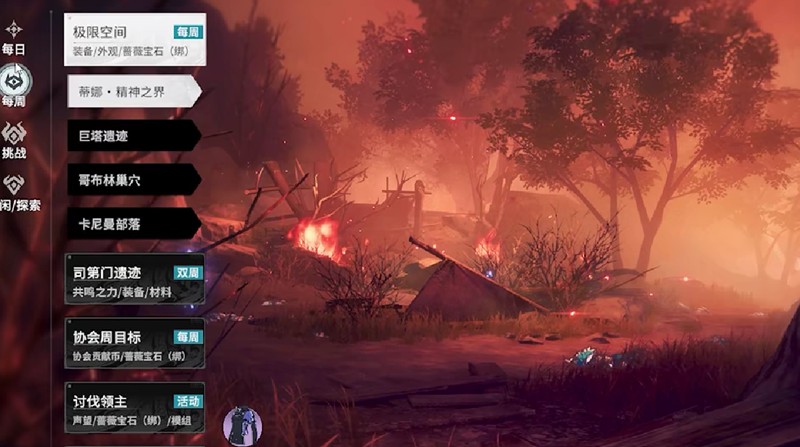Open the 挑战 challenge tab
Image resolution: width=800 pixels, height=447 pixels.
pyautogui.click(x=14, y=139)
